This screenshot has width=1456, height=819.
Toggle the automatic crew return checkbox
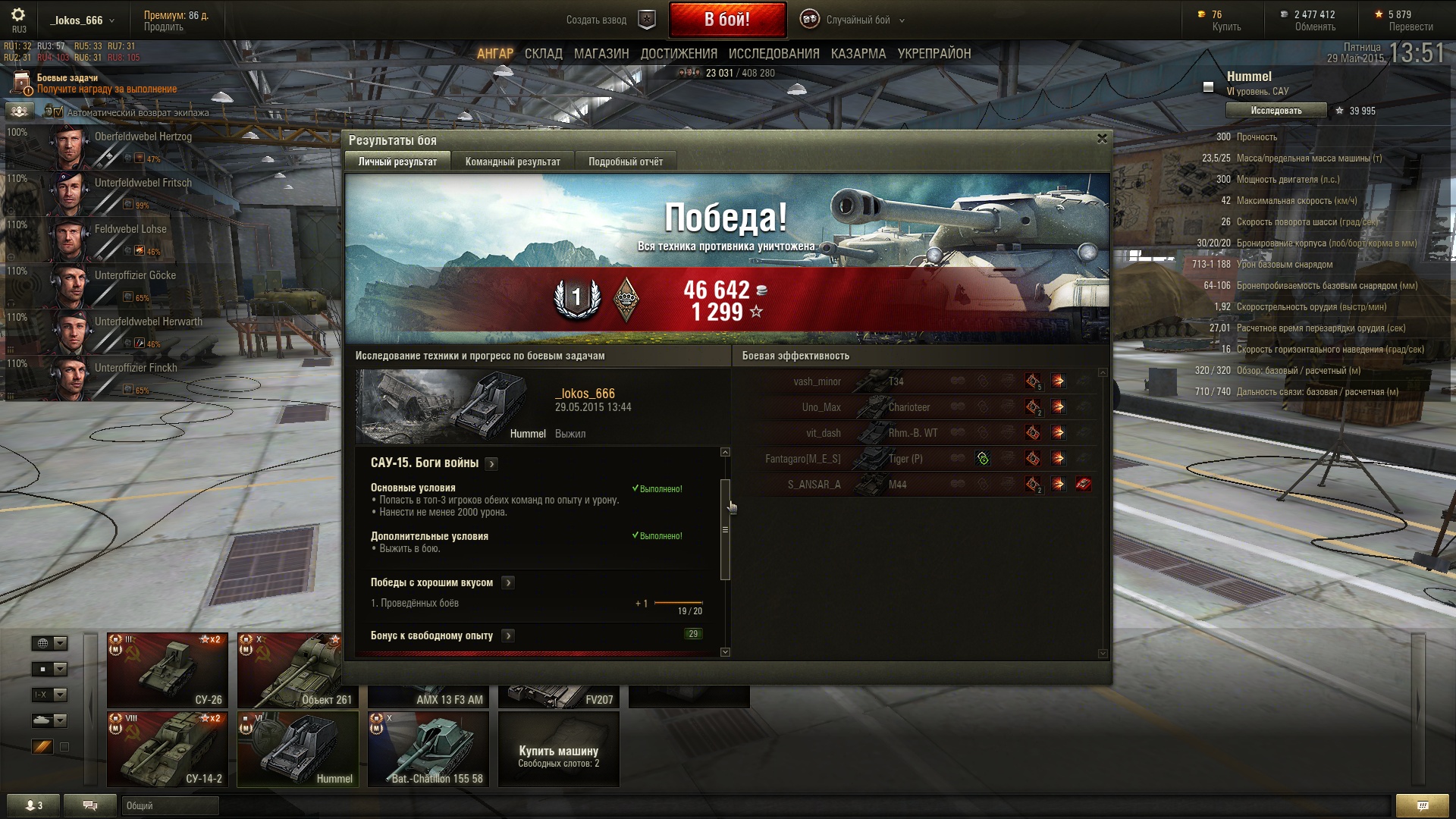(58, 112)
